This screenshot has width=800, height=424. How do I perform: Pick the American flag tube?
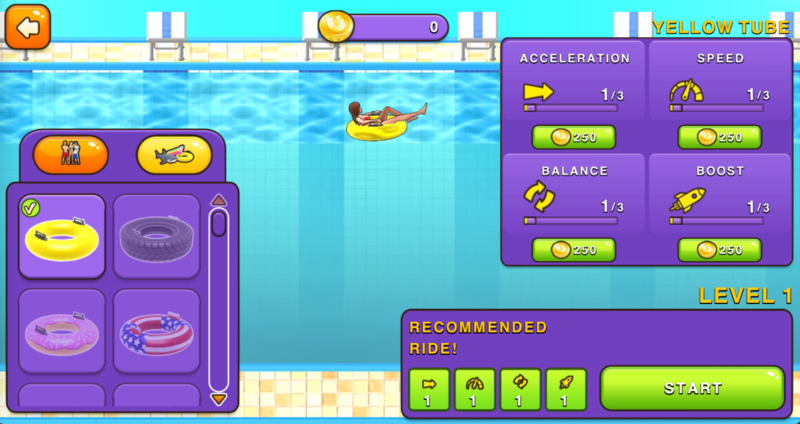pos(156,330)
